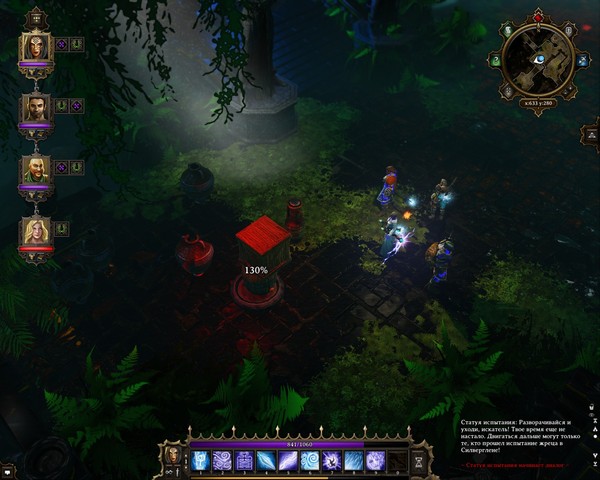Select the blonde woman's party portrait

(35, 230)
